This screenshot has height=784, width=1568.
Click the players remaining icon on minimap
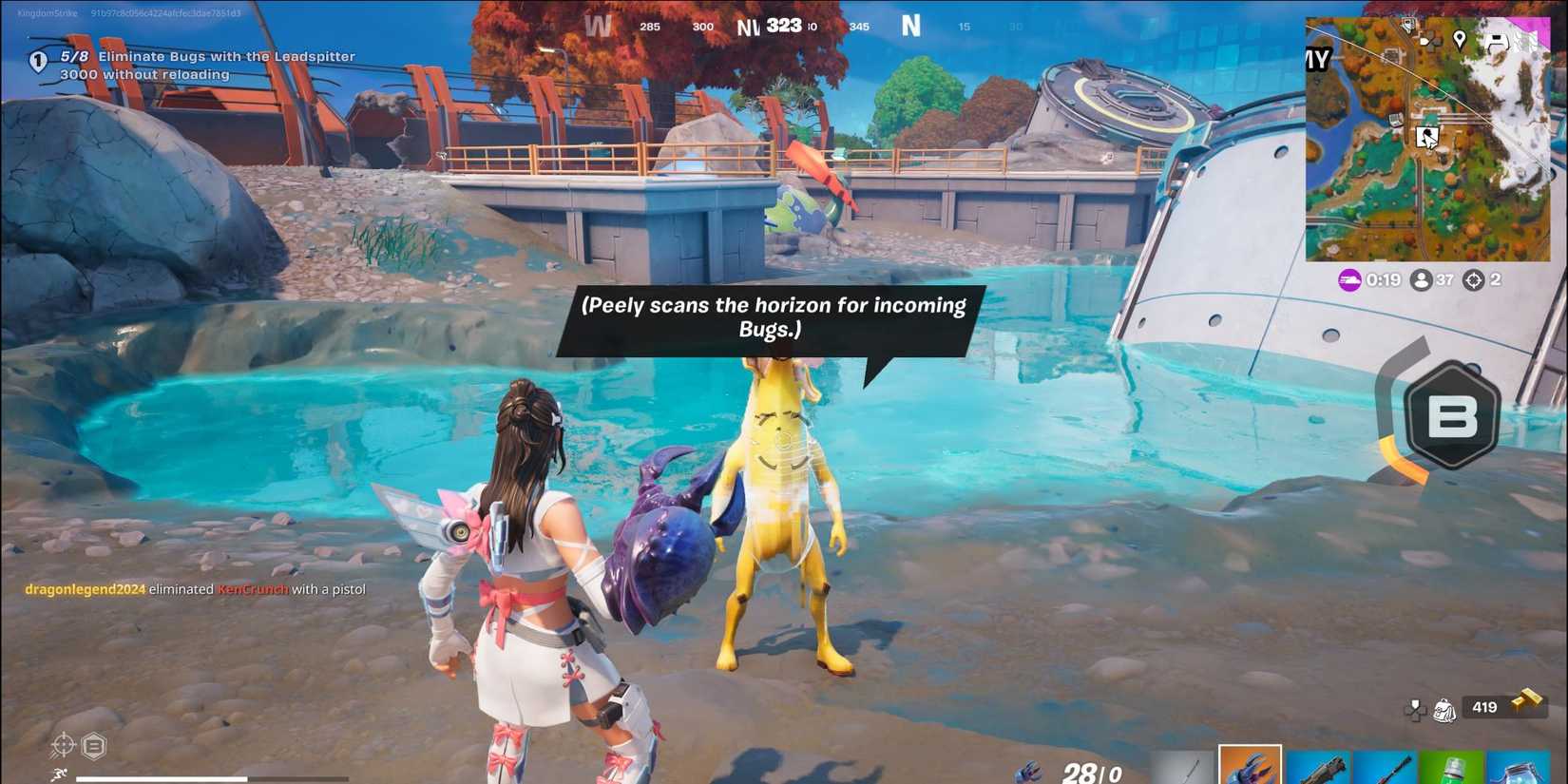(x=1420, y=279)
